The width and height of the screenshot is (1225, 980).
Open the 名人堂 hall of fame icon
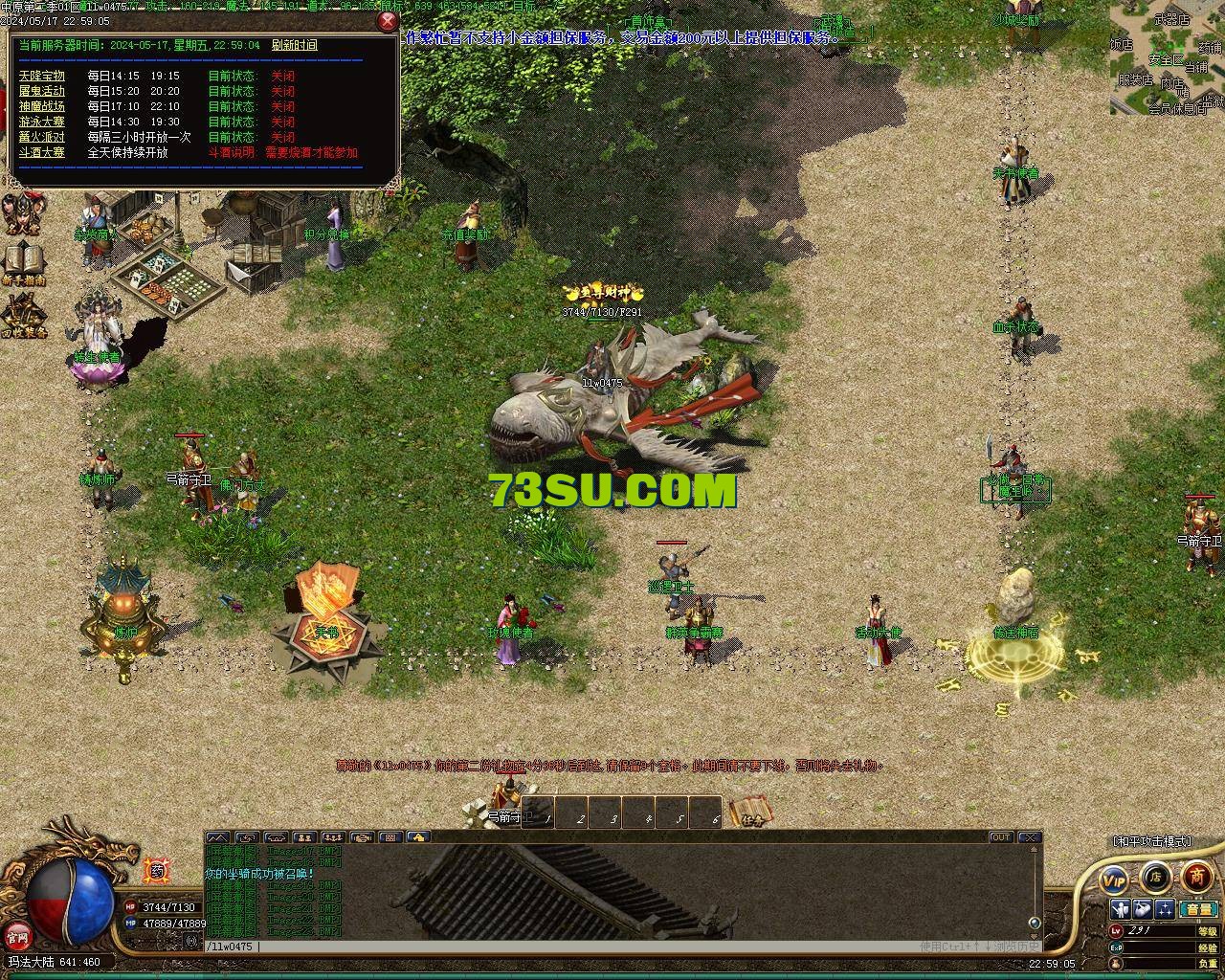pyautogui.click(x=21, y=214)
